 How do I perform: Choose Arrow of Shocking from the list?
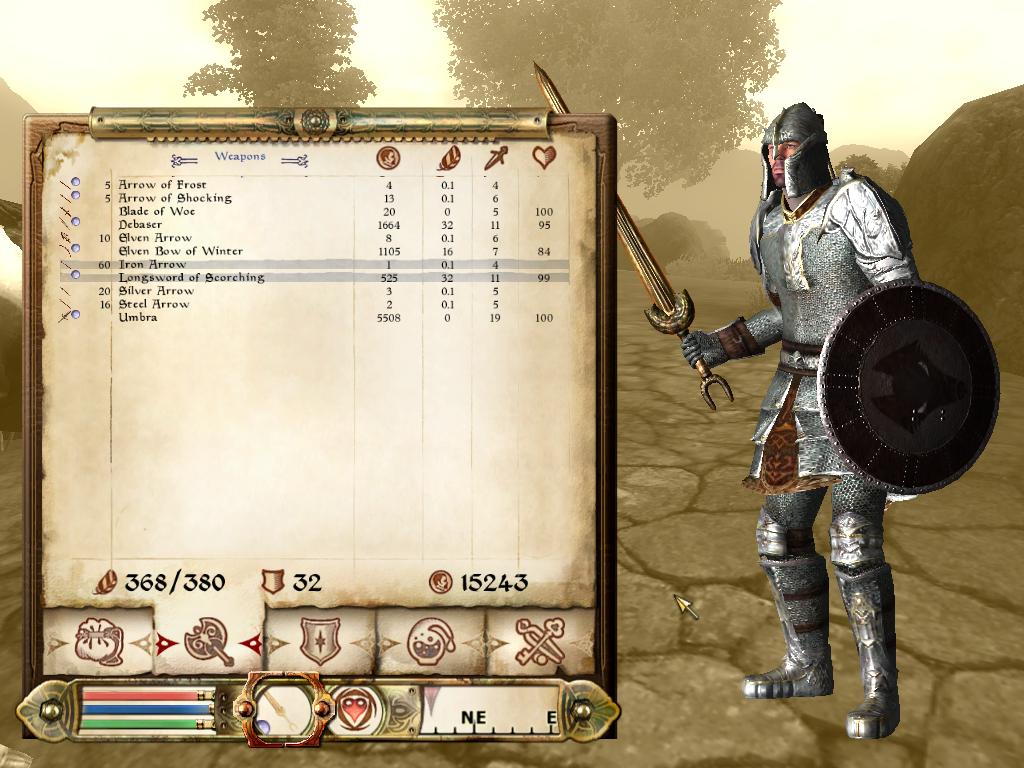(x=174, y=198)
